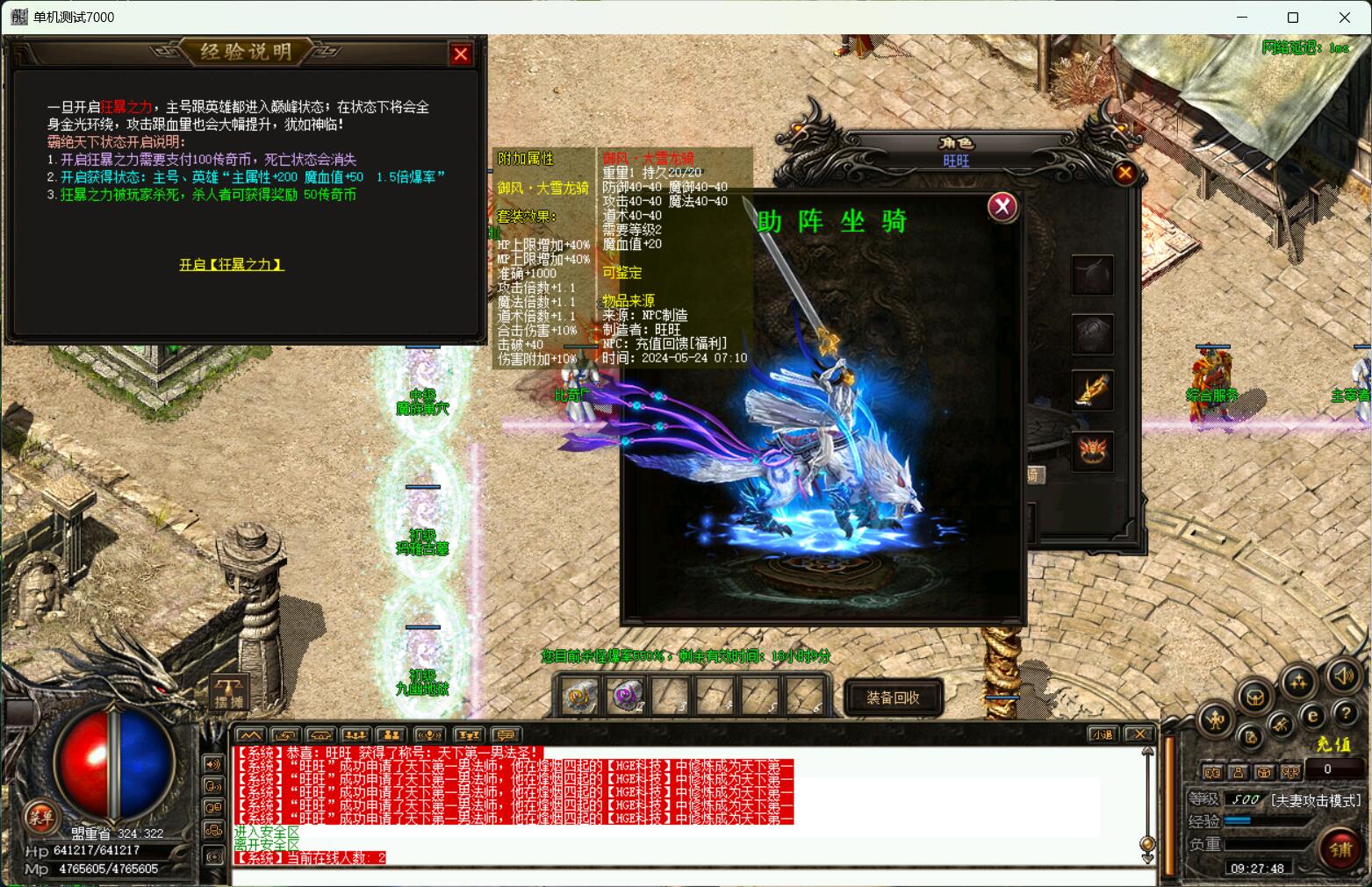Viewport: 1372px width, 887px height.
Task: Select the red crest equipment slot
Action: click(1093, 452)
